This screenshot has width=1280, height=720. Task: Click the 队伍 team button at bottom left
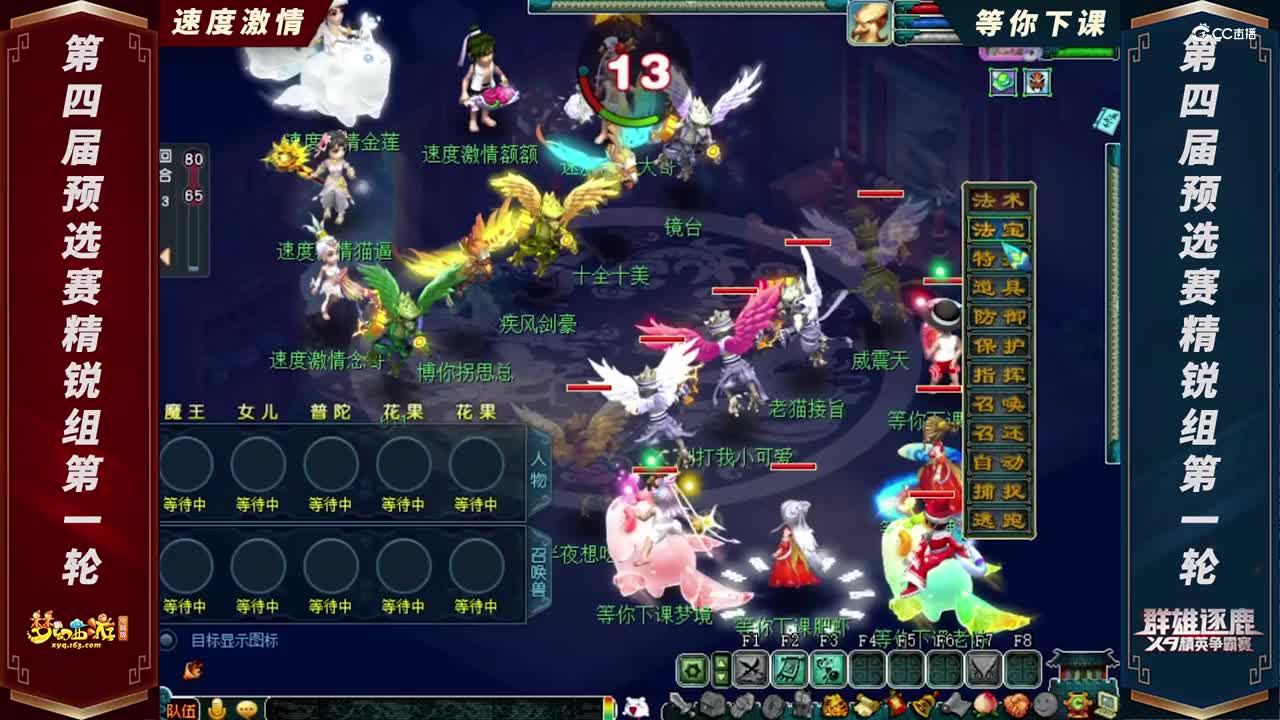click(182, 708)
